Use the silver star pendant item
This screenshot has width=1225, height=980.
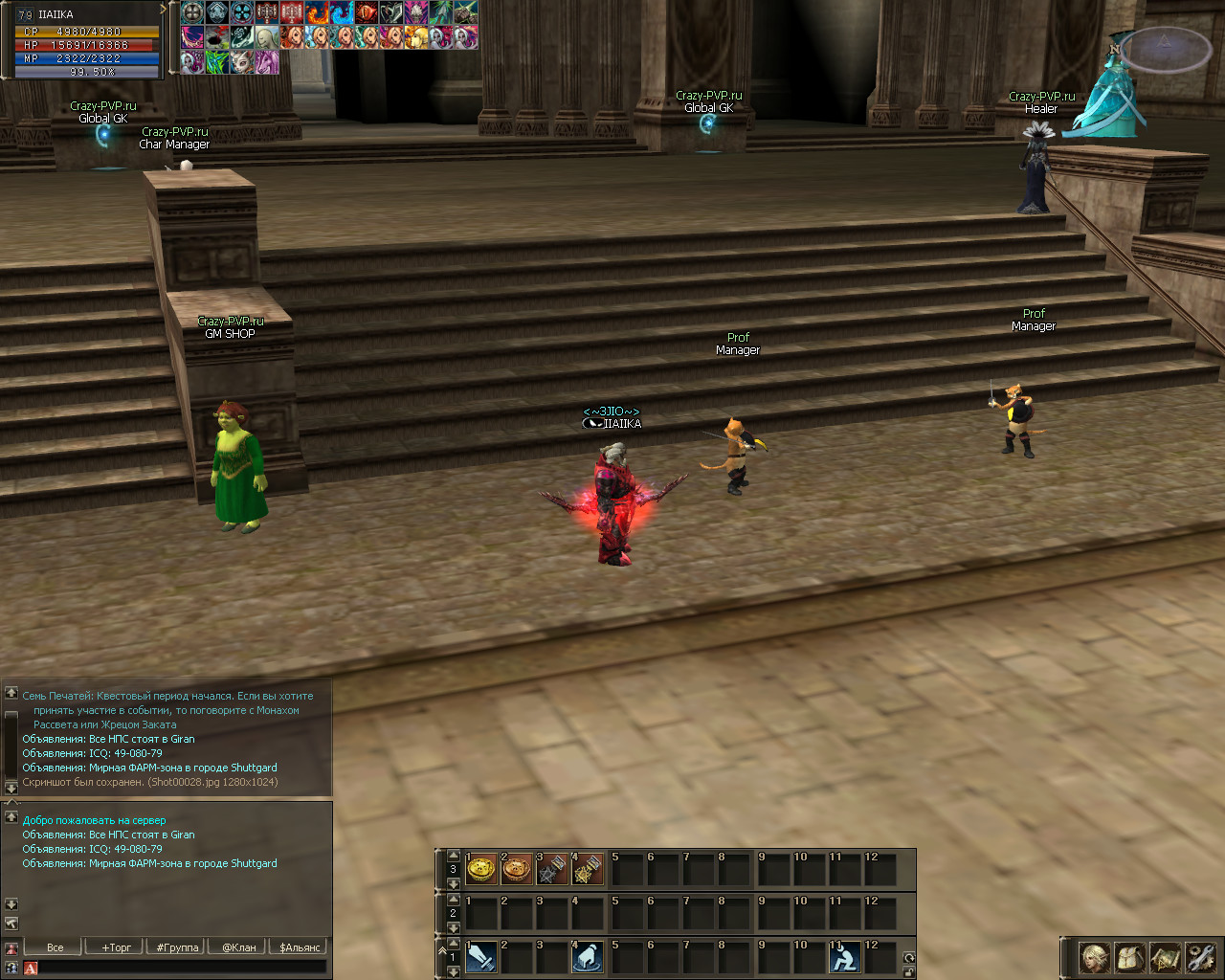click(x=552, y=869)
